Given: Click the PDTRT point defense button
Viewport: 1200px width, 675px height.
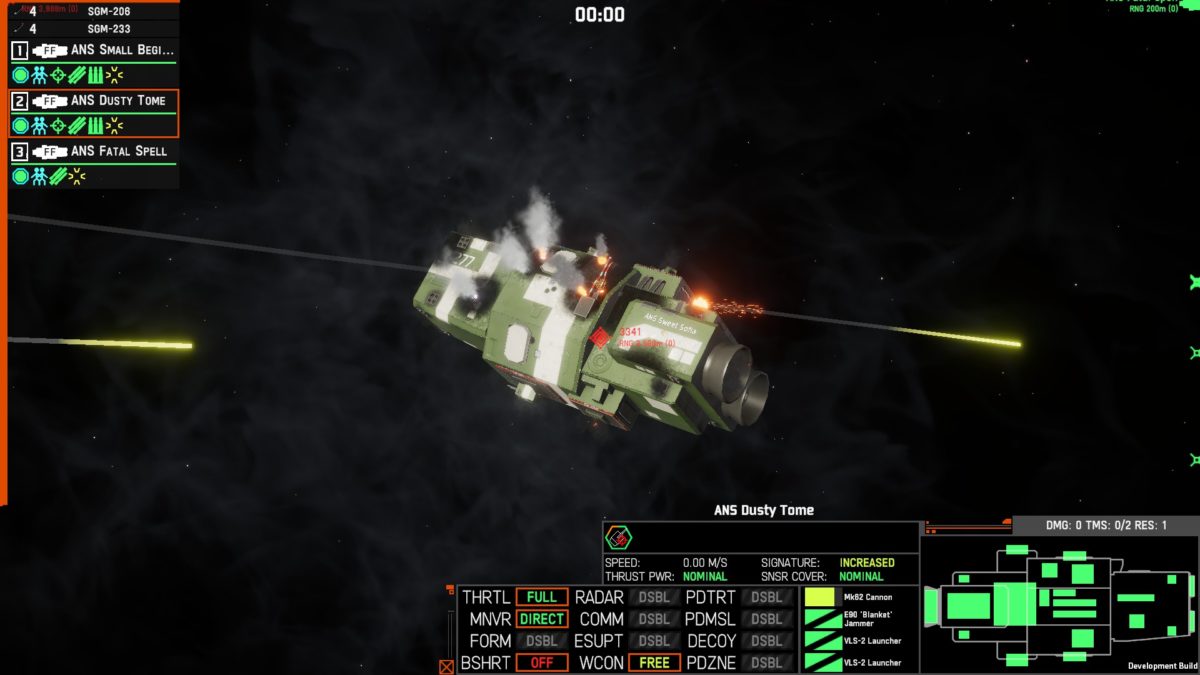Looking at the screenshot, I should [766, 598].
